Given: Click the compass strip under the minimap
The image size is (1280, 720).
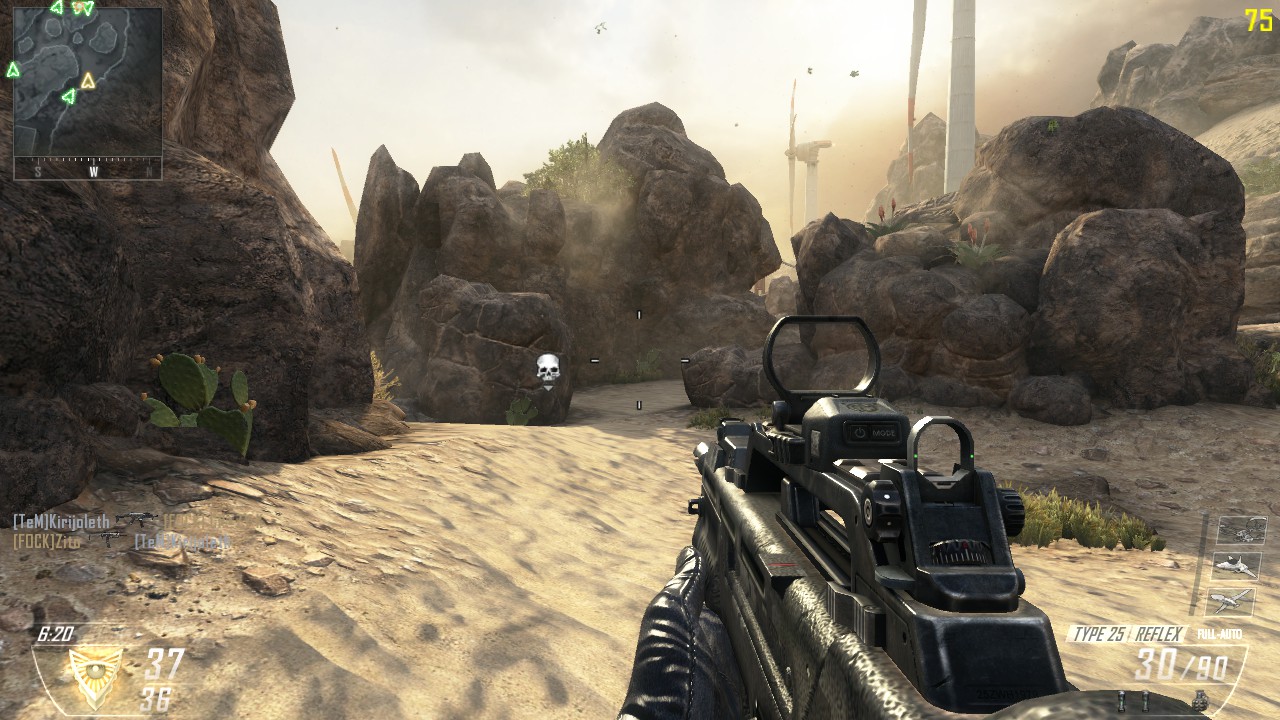Looking at the screenshot, I should pyautogui.click(x=88, y=169).
